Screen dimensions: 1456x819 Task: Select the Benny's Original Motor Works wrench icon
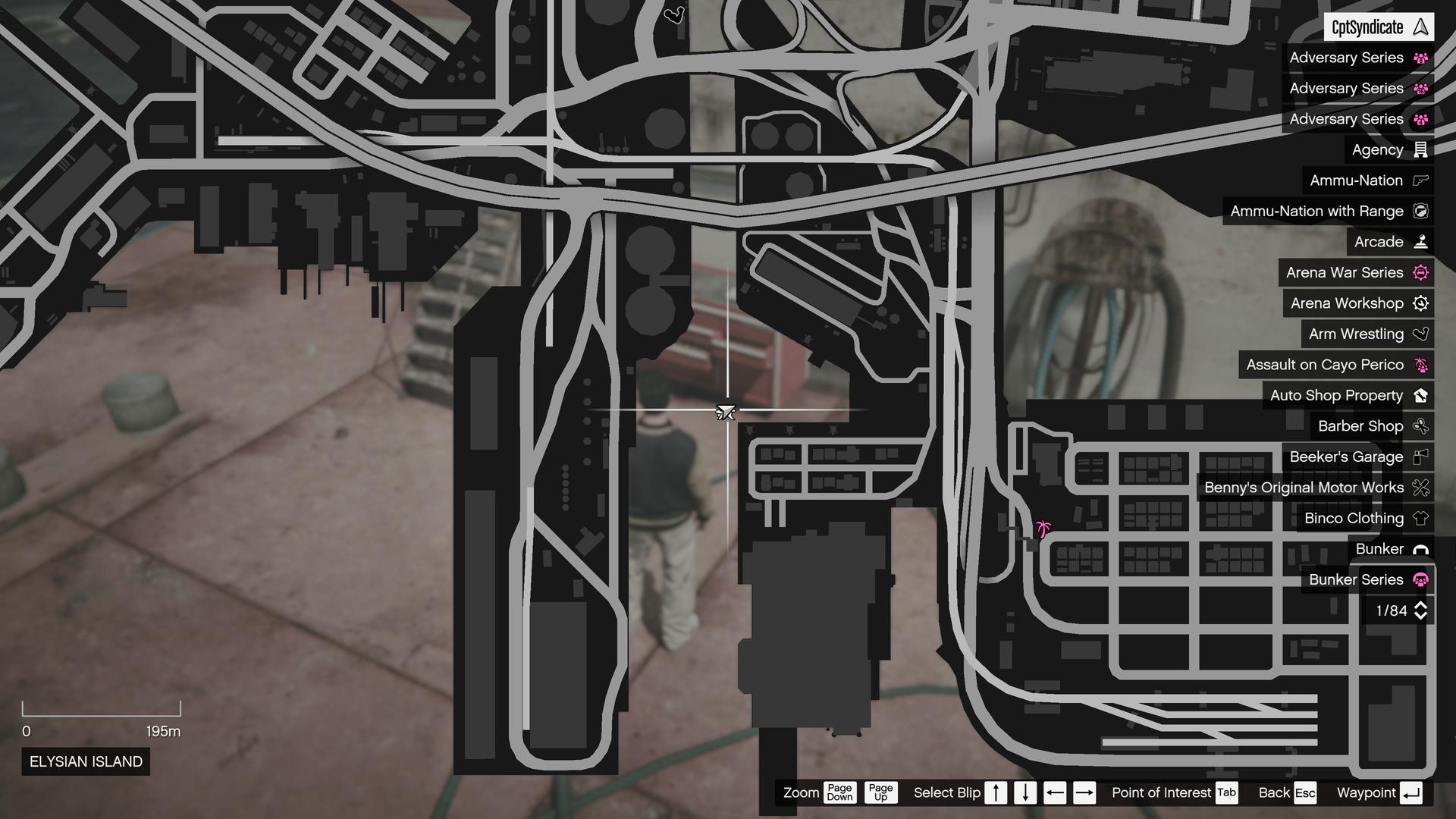pyautogui.click(x=1420, y=488)
